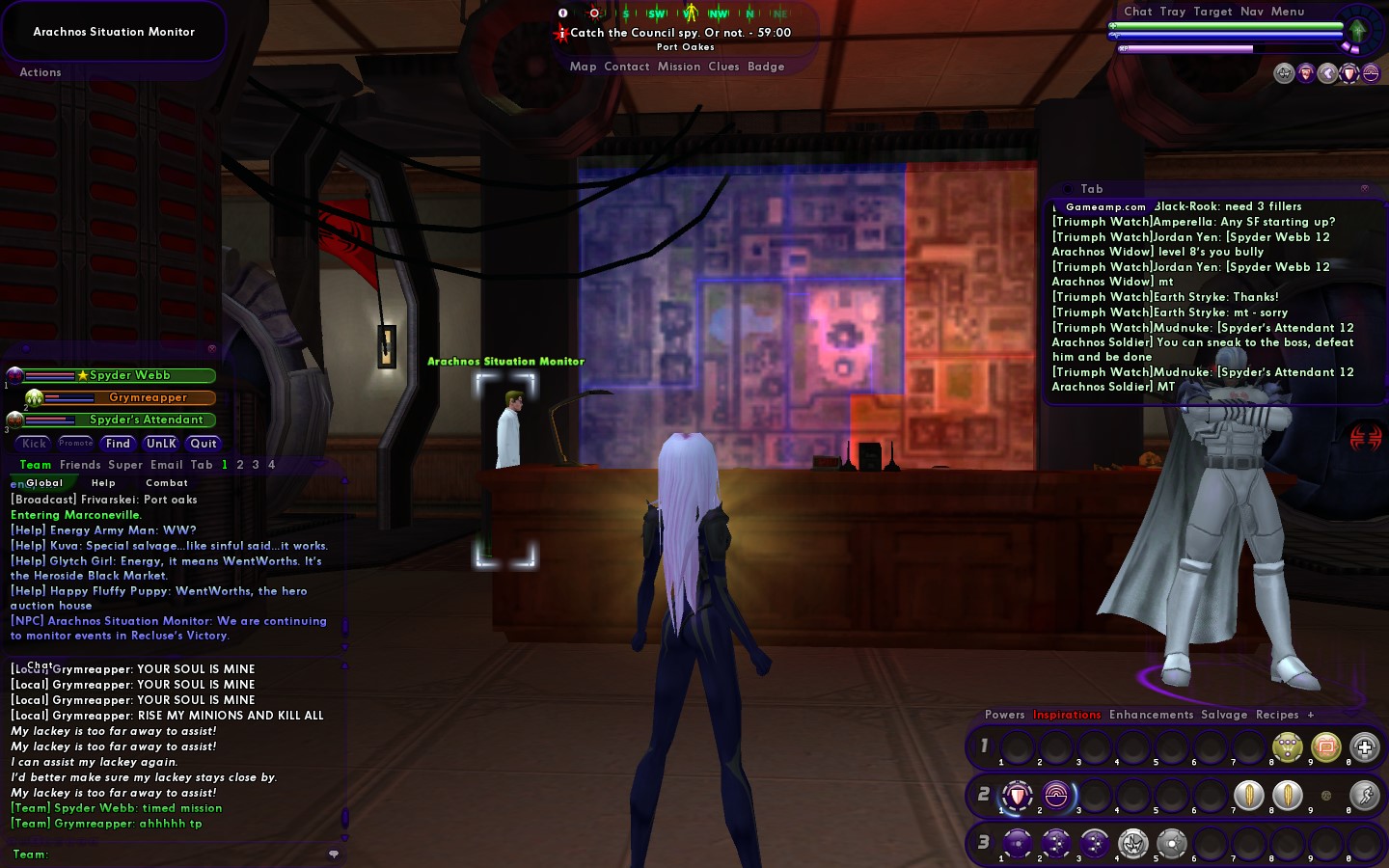
Task: Open the Recipes list
Action: click(x=1277, y=715)
